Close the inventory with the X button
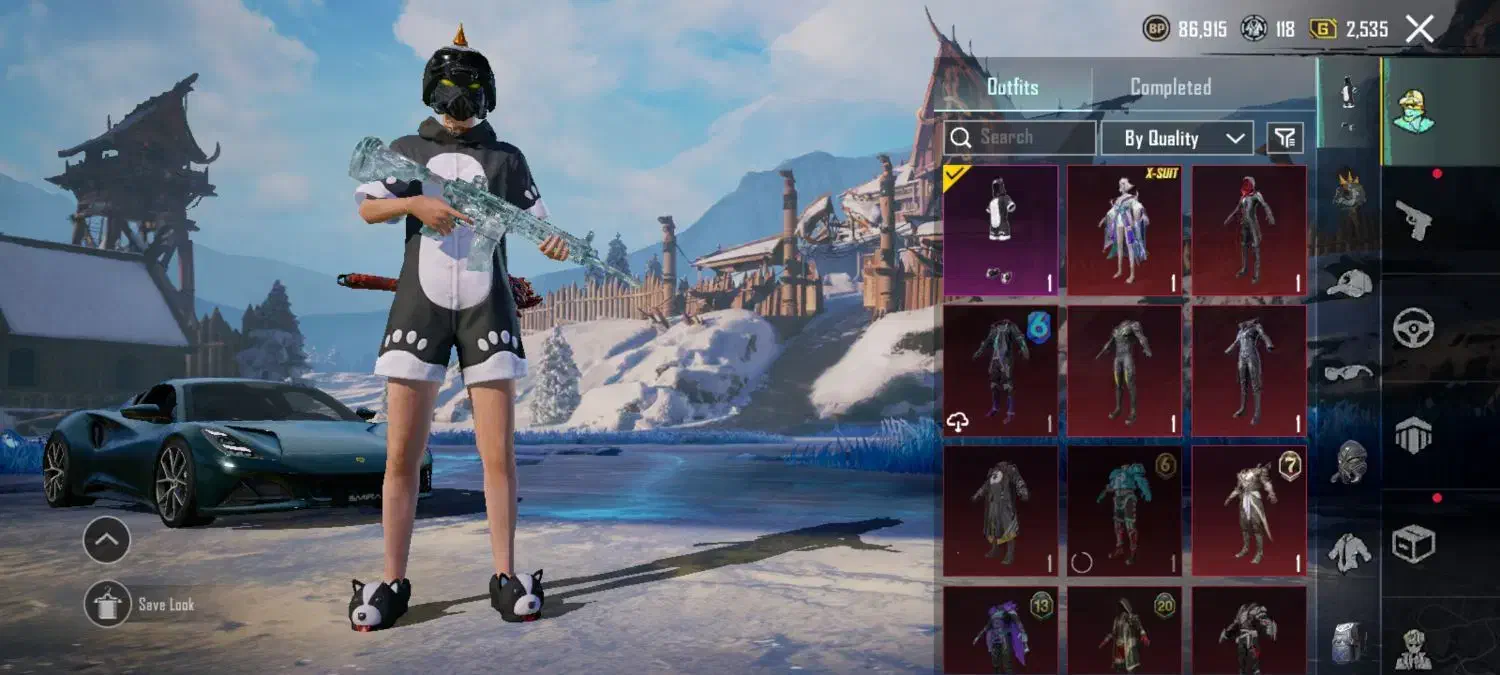Viewport: 1500px width, 675px height. (1420, 29)
